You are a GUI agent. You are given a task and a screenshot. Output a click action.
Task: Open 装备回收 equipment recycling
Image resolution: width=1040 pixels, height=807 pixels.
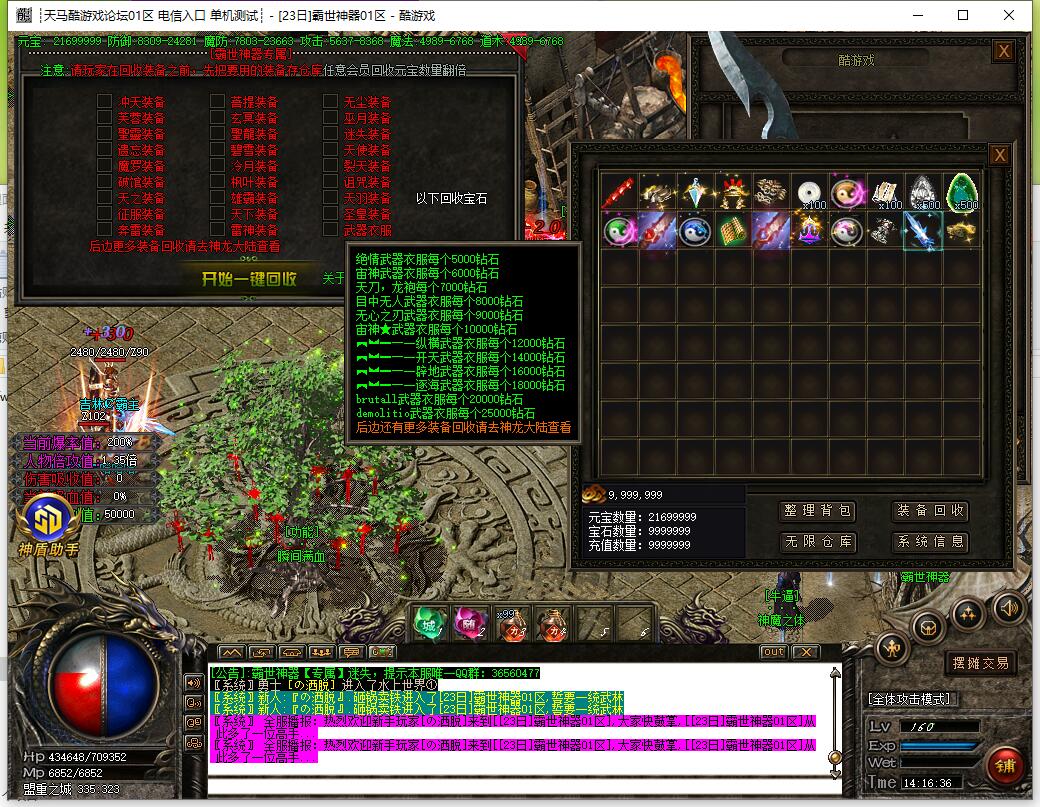click(x=931, y=511)
